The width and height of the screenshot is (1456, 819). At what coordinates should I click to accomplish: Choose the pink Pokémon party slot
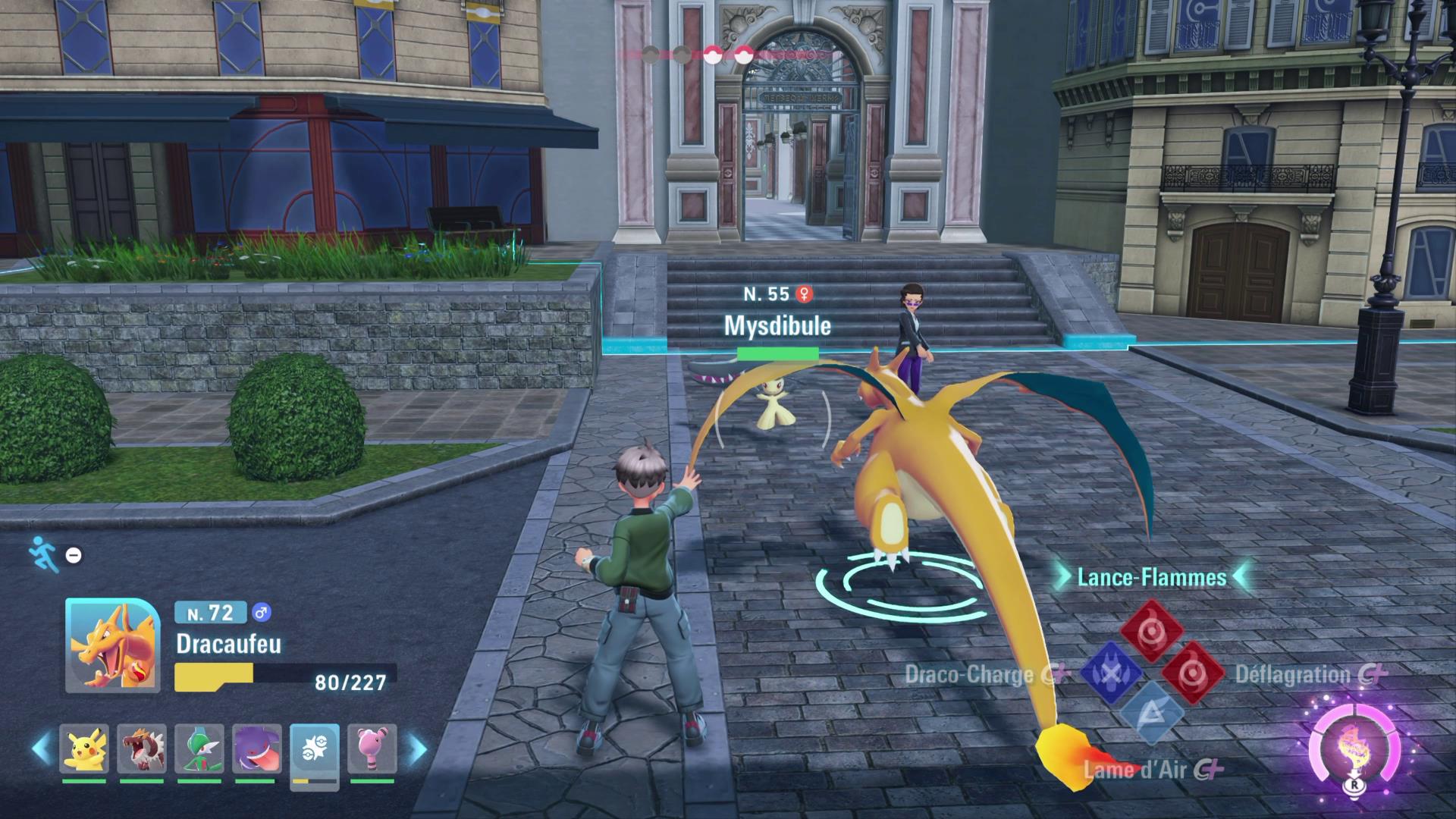372,749
